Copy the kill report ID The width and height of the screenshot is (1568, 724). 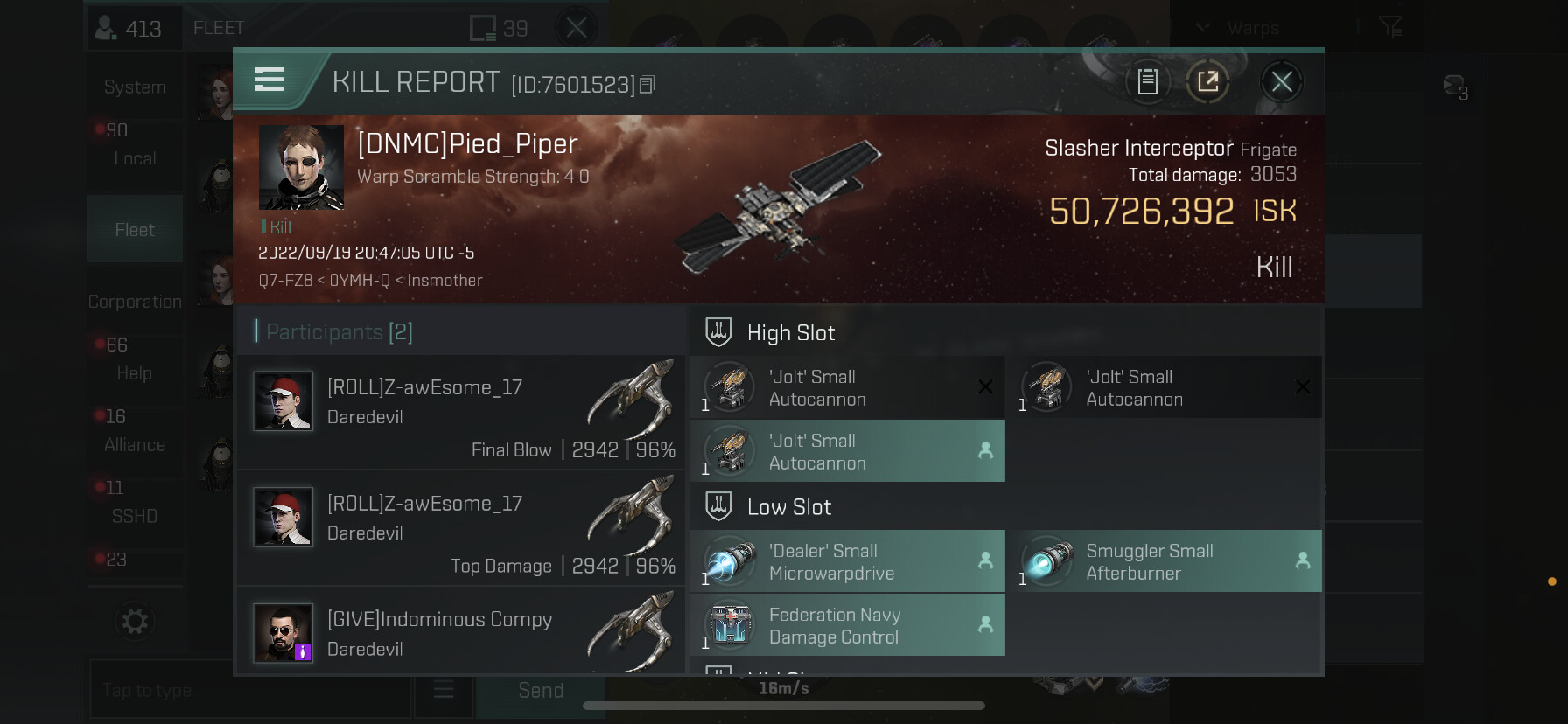(x=647, y=85)
